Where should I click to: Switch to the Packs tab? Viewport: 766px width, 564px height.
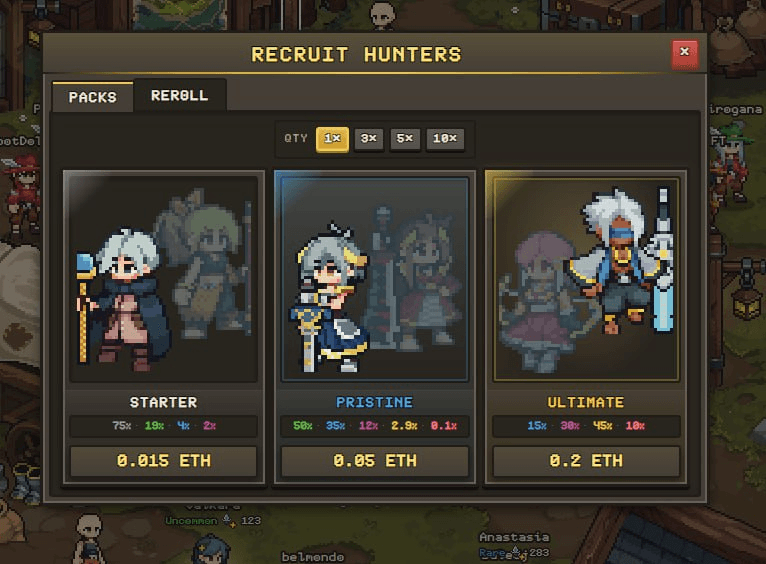point(92,97)
